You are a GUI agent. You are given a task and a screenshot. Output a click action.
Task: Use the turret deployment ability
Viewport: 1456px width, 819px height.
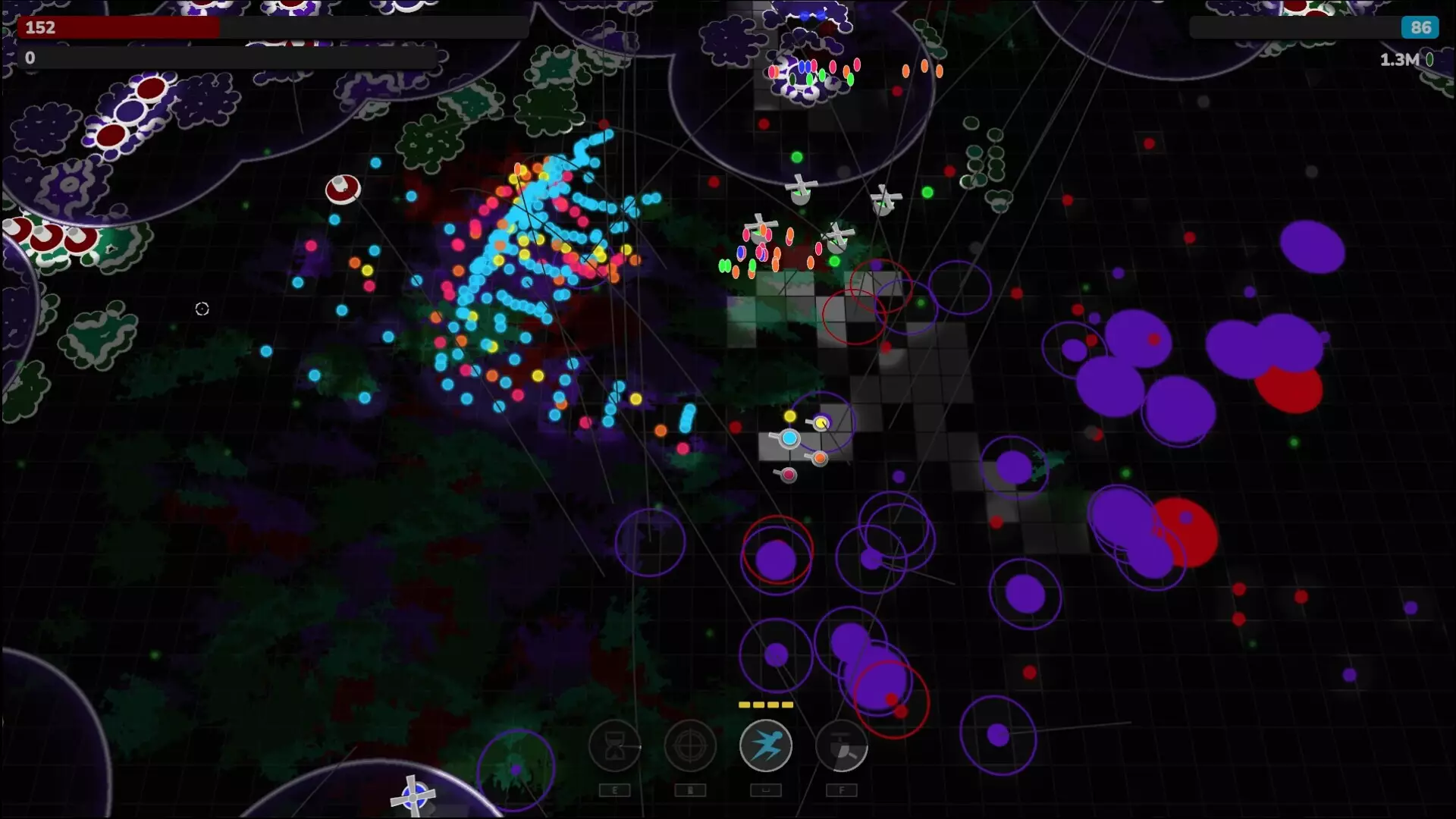[842, 746]
